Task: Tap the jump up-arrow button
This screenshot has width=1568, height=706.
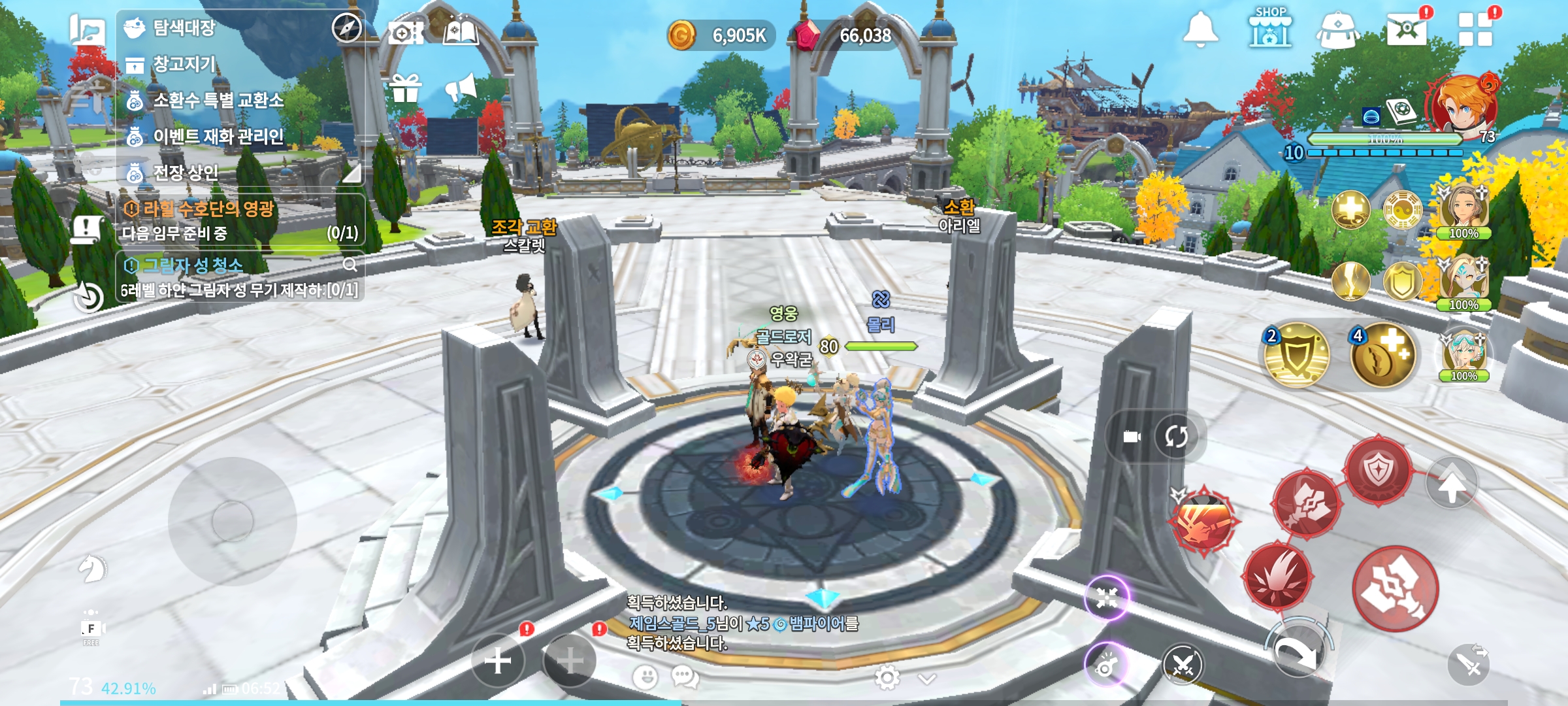Action: (1452, 484)
